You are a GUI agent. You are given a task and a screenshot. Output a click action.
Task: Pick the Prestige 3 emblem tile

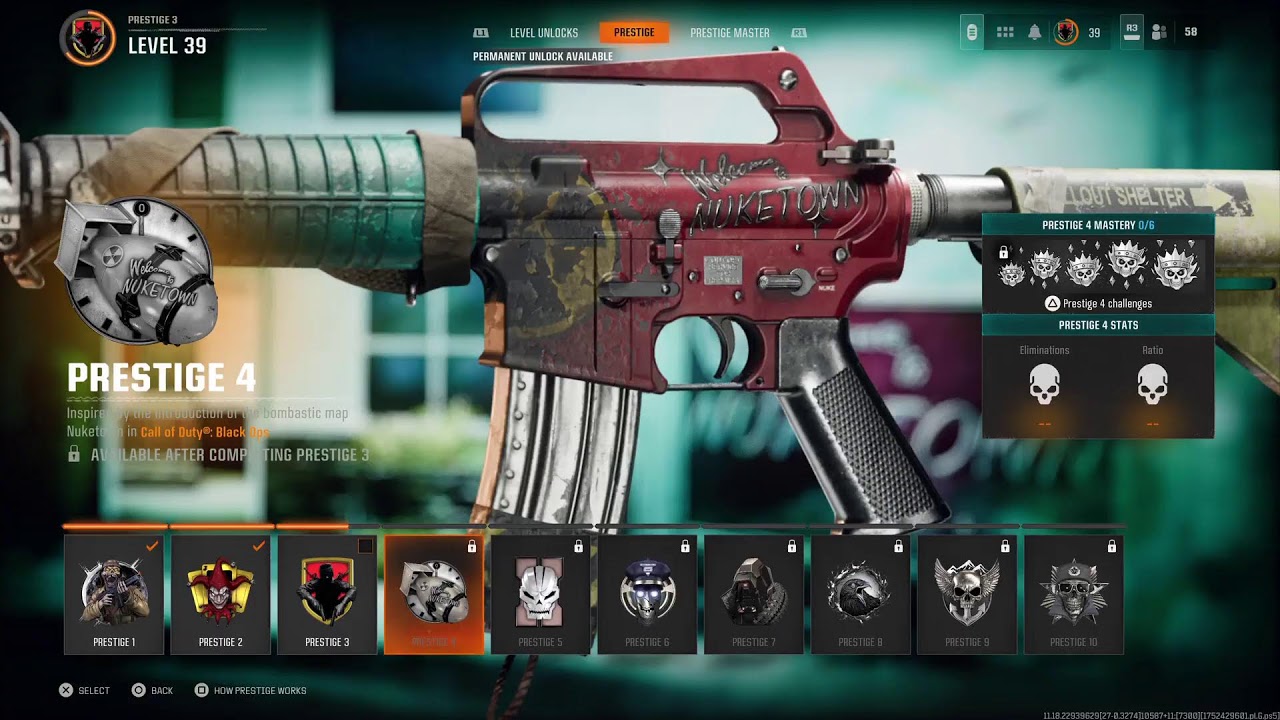pyautogui.click(x=327, y=595)
